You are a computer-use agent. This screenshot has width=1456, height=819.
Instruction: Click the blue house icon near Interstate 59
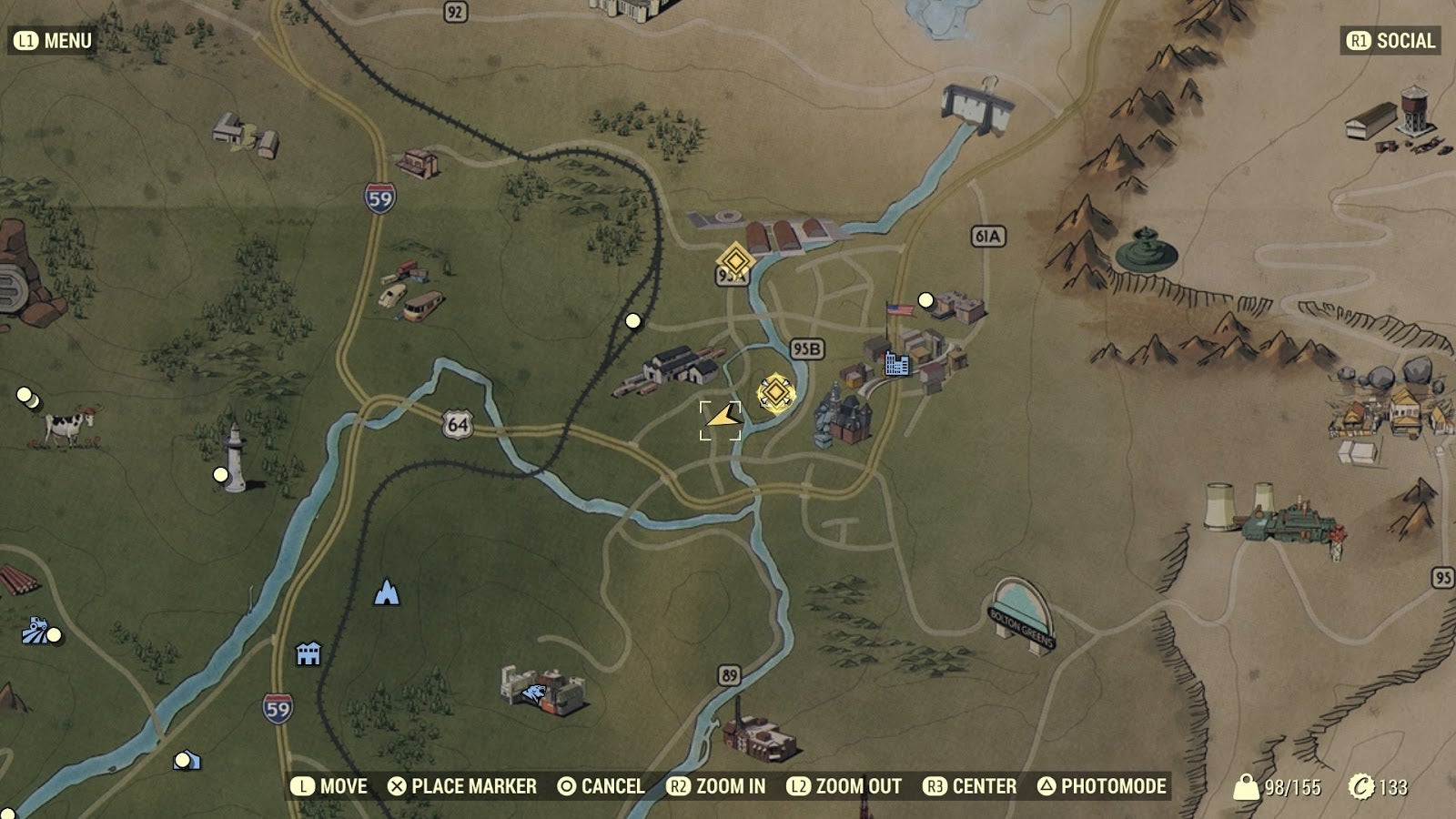pyautogui.click(x=307, y=653)
